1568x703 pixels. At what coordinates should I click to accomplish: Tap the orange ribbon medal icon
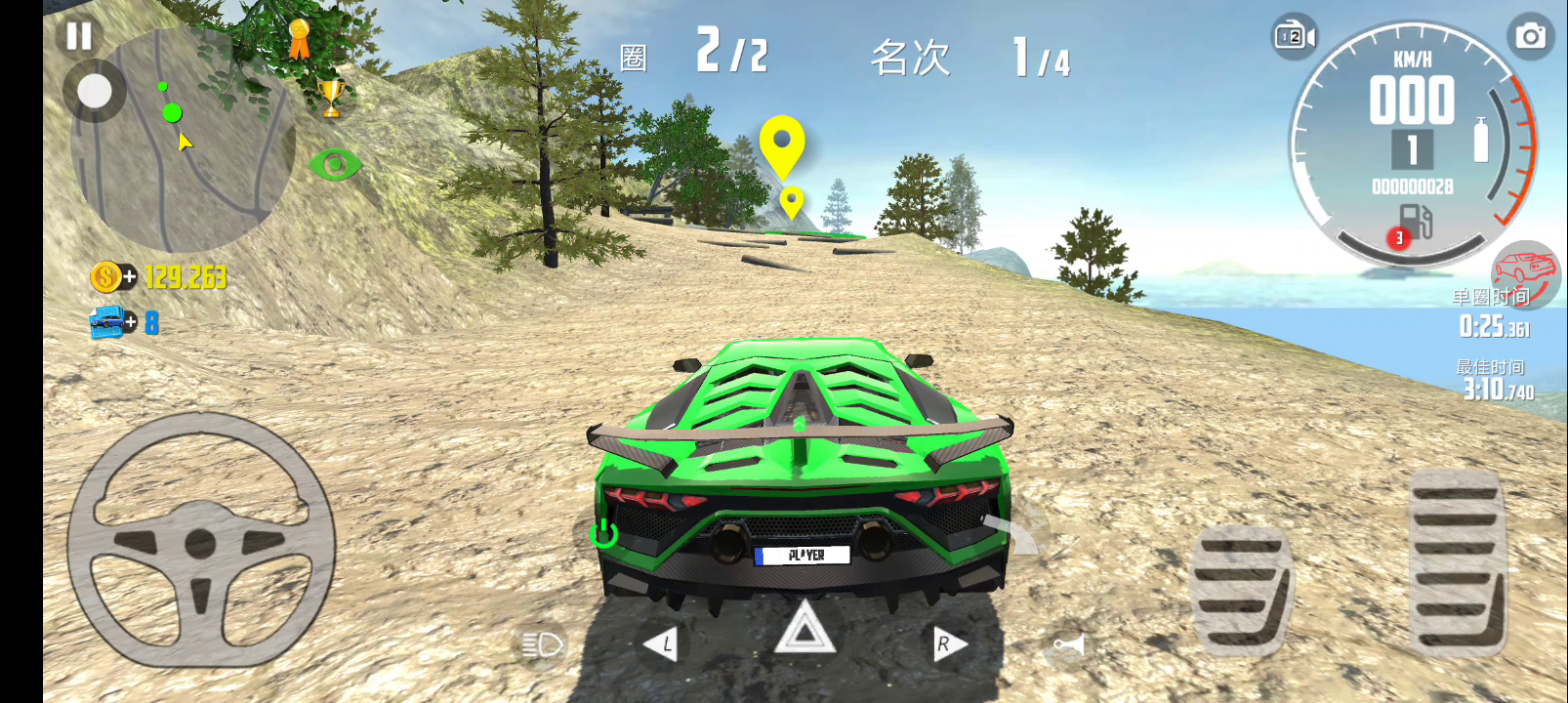(299, 40)
